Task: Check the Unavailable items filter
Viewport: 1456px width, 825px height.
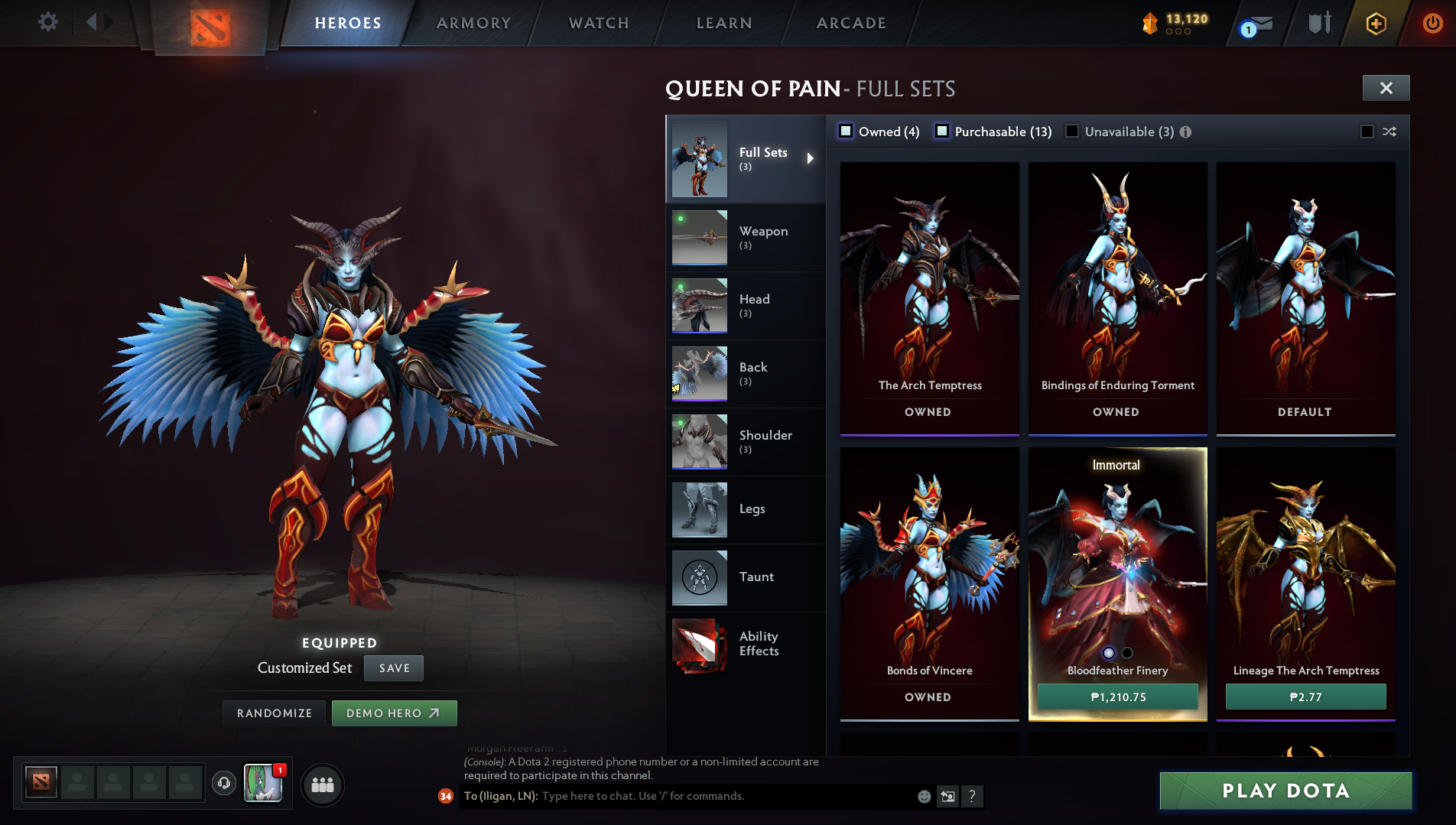Action: point(1071,131)
